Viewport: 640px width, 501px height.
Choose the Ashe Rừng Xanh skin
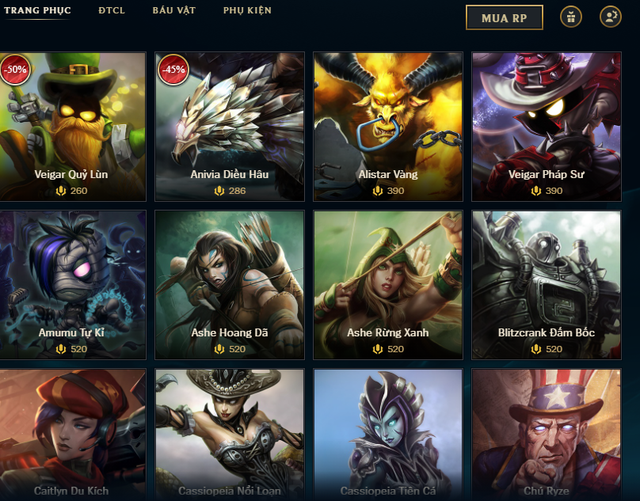click(x=388, y=284)
